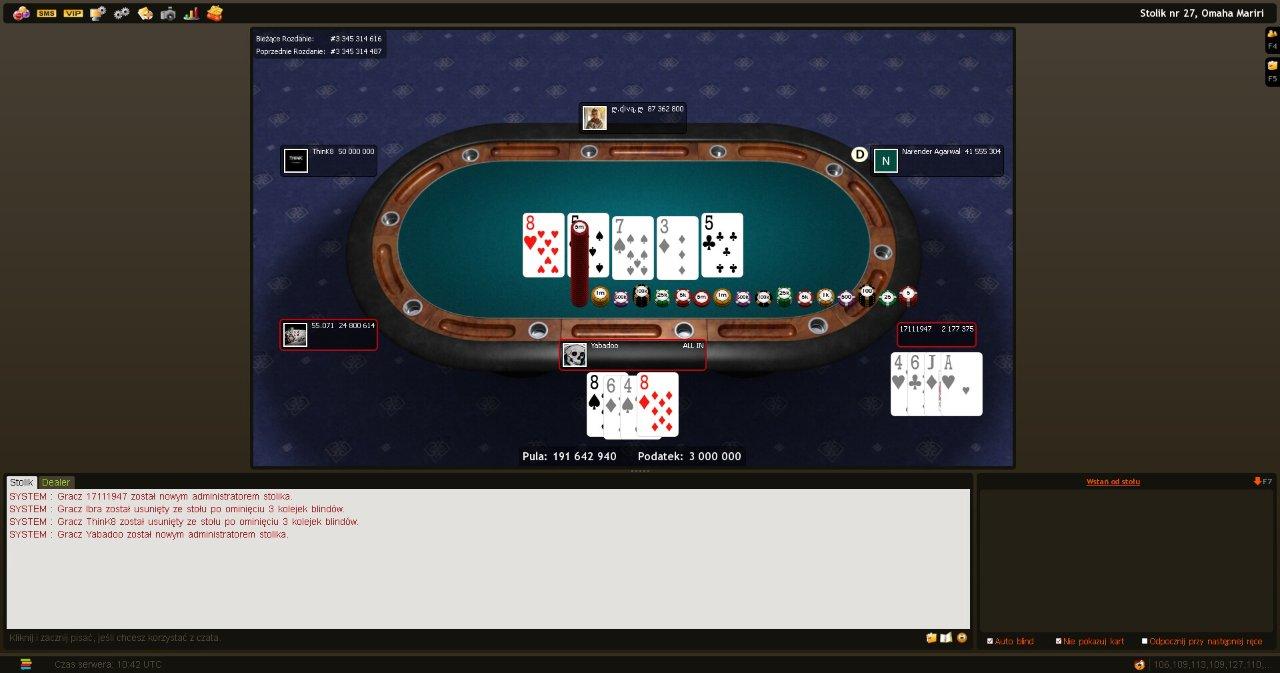Image resolution: width=1280 pixels, height=673 pixels.
Task: Show statistics via the bar chart icon
Action: point(191,13)
